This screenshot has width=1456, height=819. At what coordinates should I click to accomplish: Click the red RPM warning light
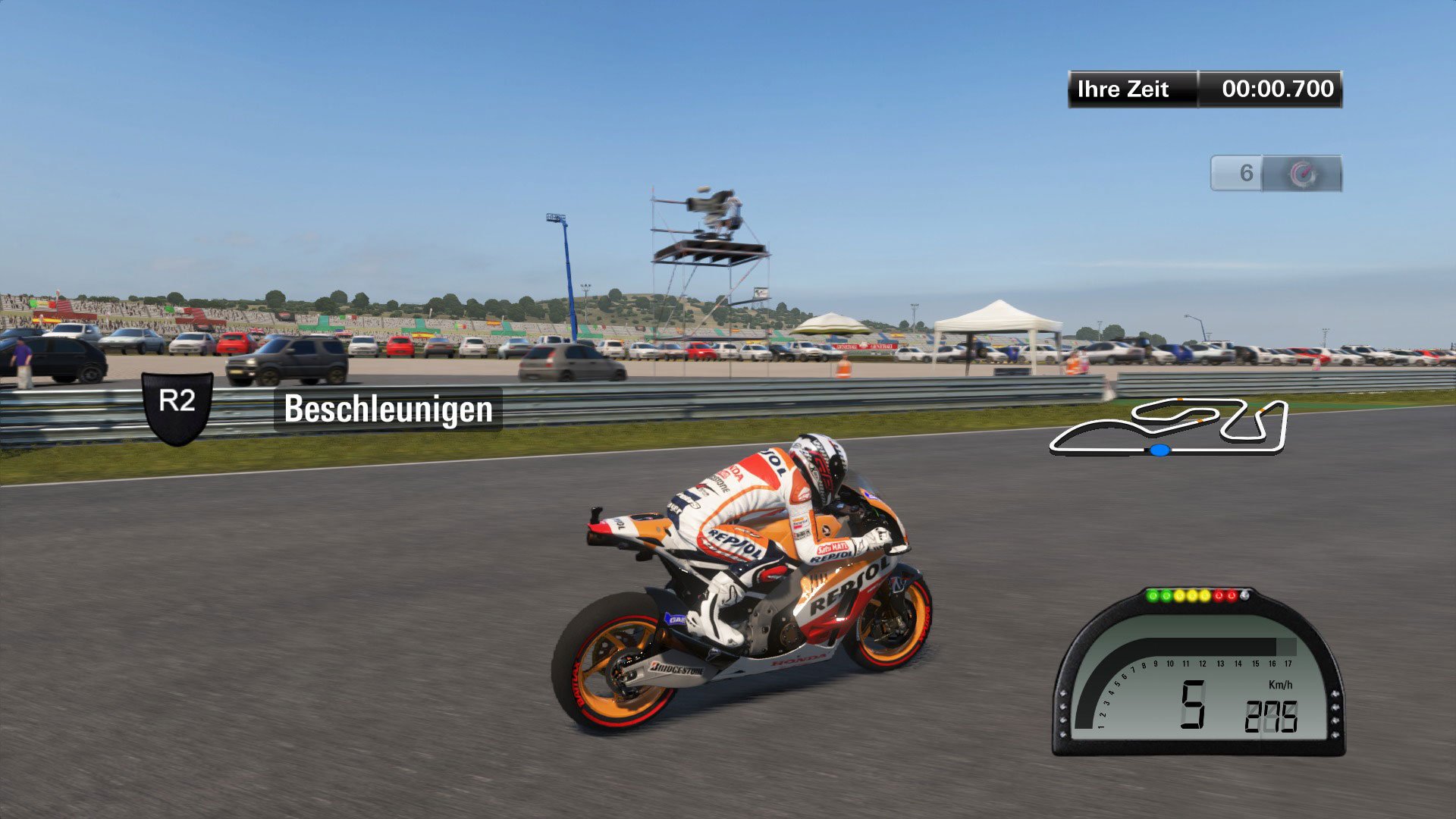[x=1220, y=596]
